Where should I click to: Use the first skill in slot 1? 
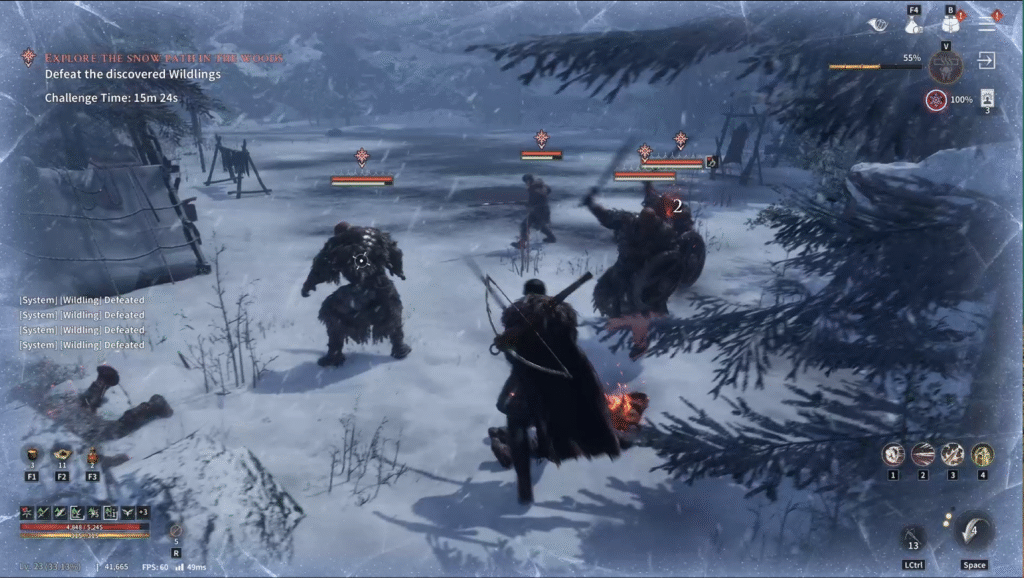pyautogui.click(x=893, y=455)
